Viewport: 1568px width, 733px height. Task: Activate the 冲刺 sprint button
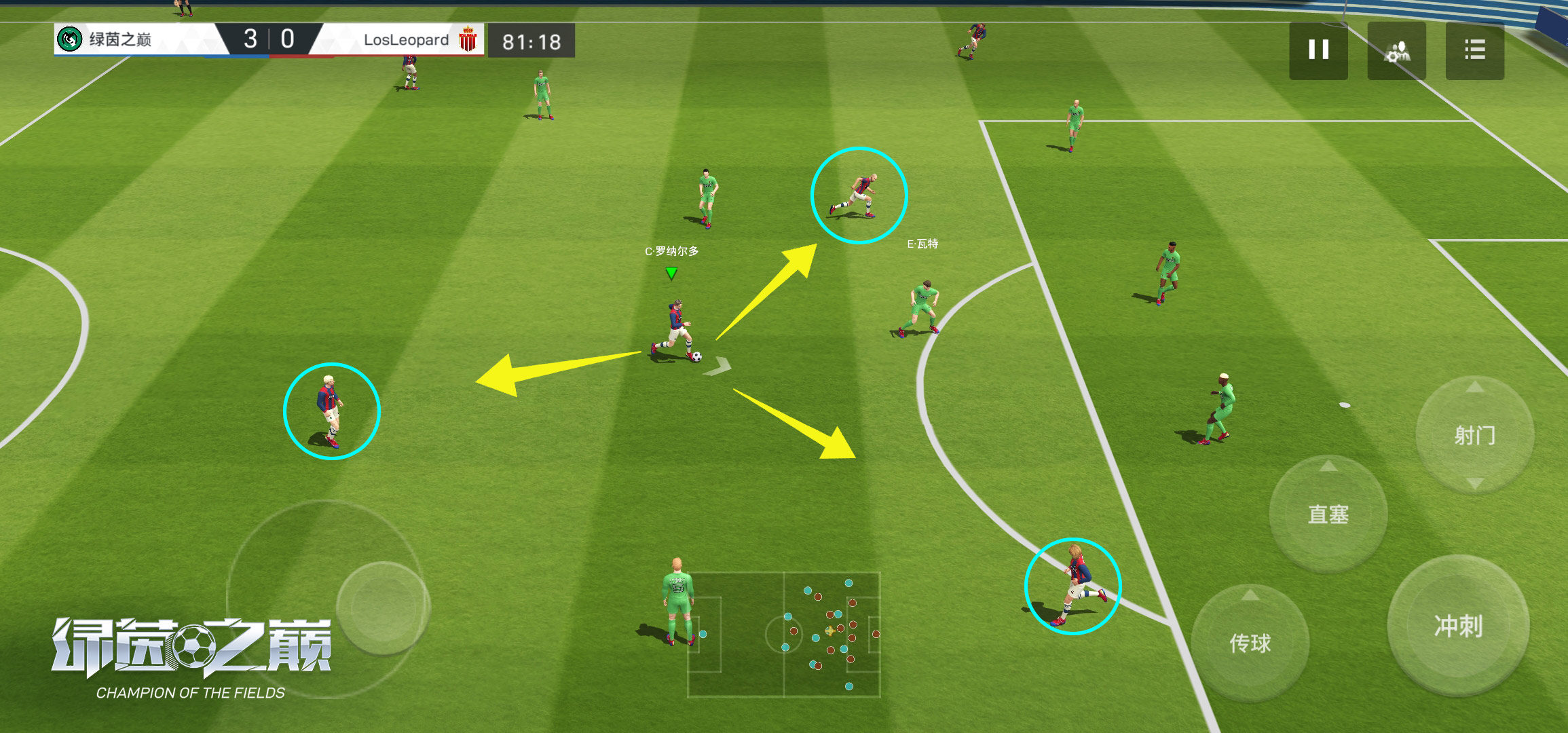click(1458, 626)
